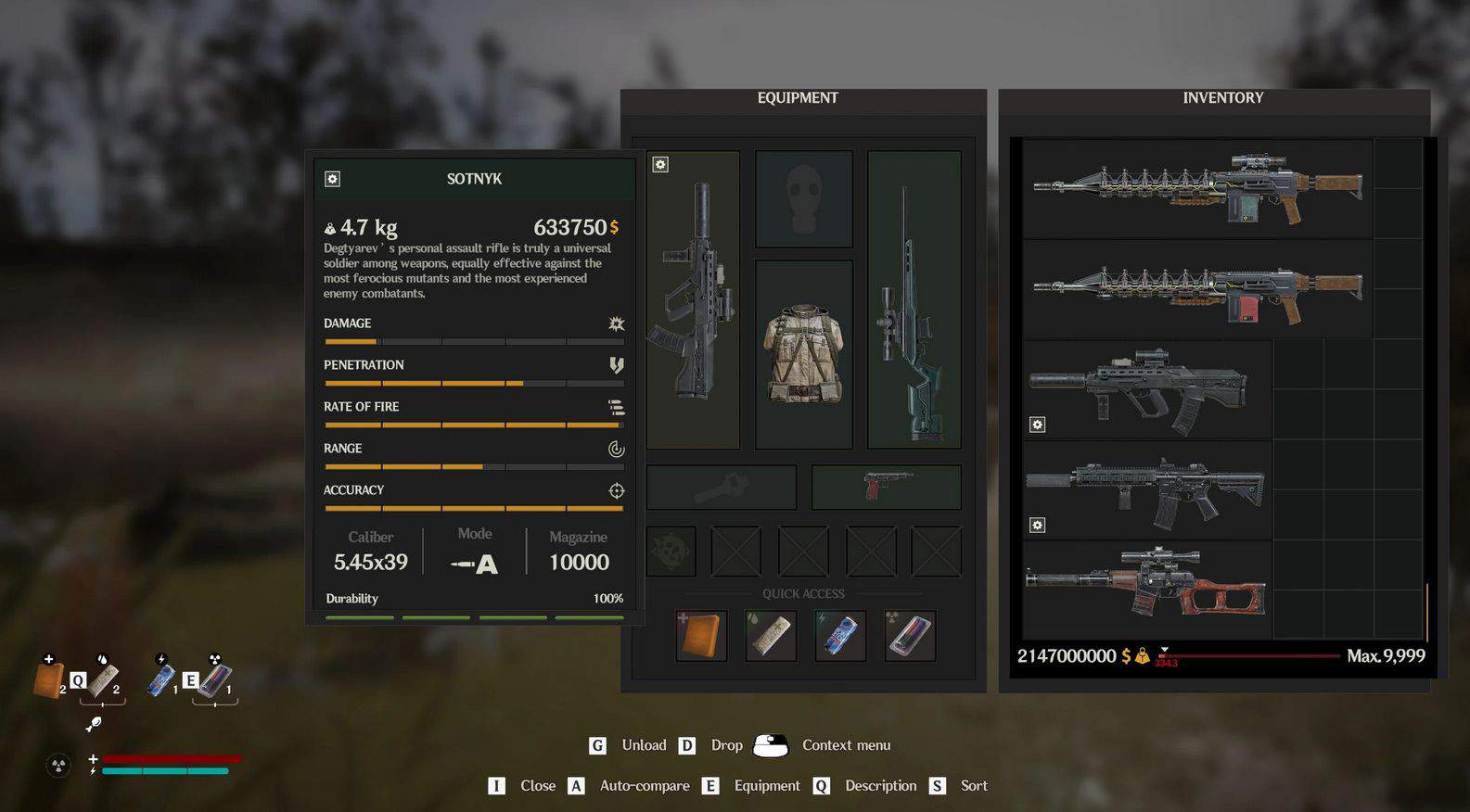This screenshot has width=1470, height=812.
Task: Select the anti-radiation item quick slot
Action: click(910, 636)
